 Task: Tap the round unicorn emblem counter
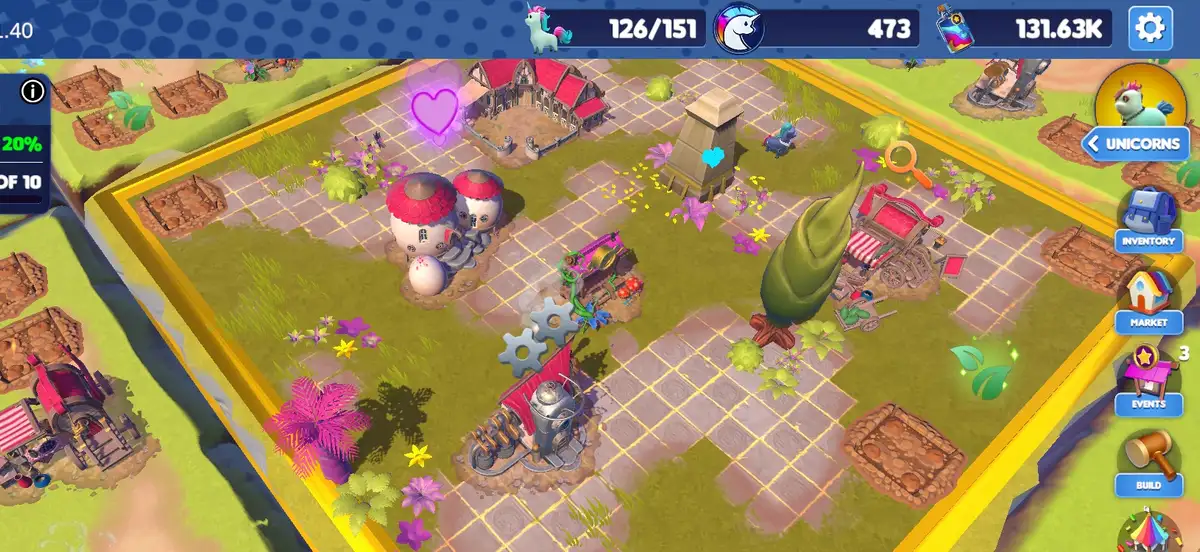coord(738,29)
